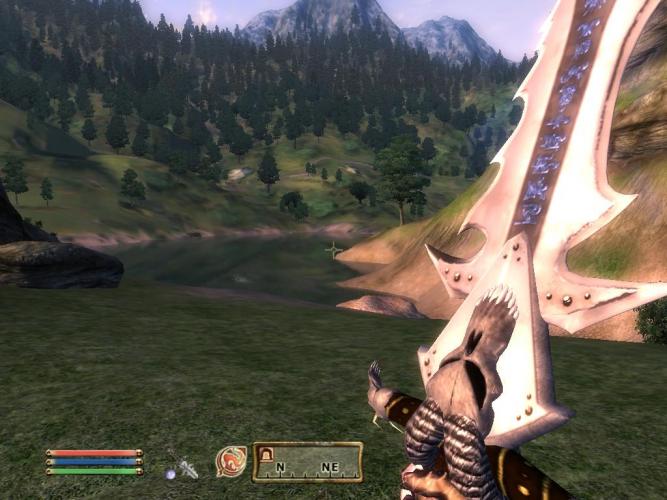Click the doorway marker on the compass
667x500 pixels.
267,455
